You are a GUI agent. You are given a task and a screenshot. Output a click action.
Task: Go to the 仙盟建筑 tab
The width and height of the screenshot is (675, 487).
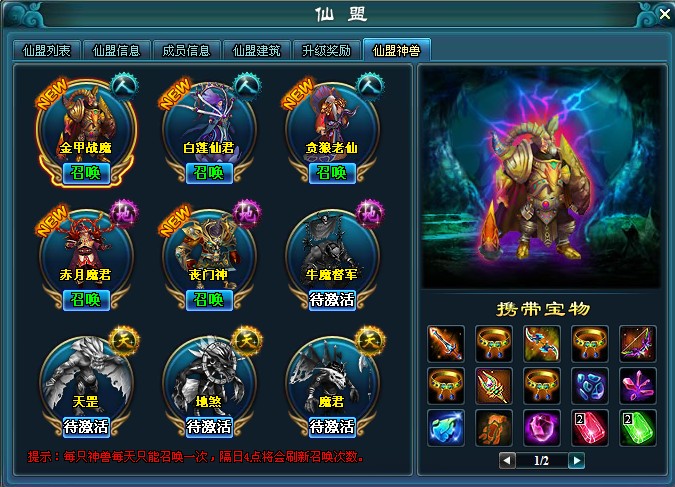pos(258,50)
